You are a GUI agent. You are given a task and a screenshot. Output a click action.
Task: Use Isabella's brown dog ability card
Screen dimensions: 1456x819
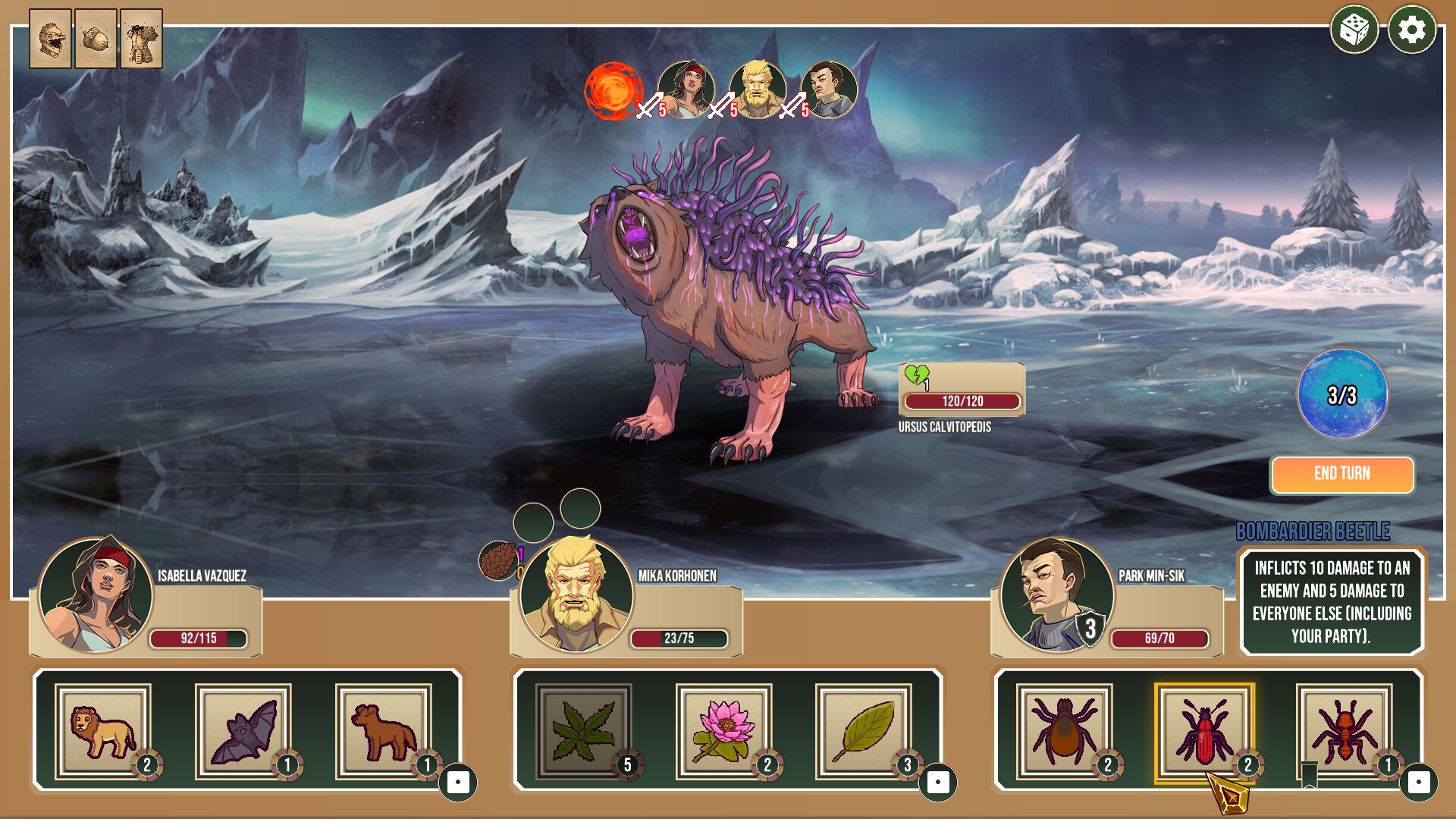384,731
